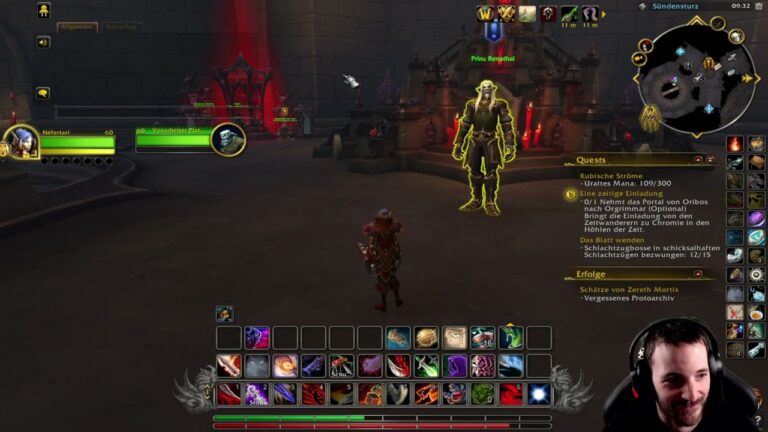Viewport: 768px width, 432px height.
Task: Open the Kampflog chat tab
Action: pyautogui.click(x=121, y=27)
